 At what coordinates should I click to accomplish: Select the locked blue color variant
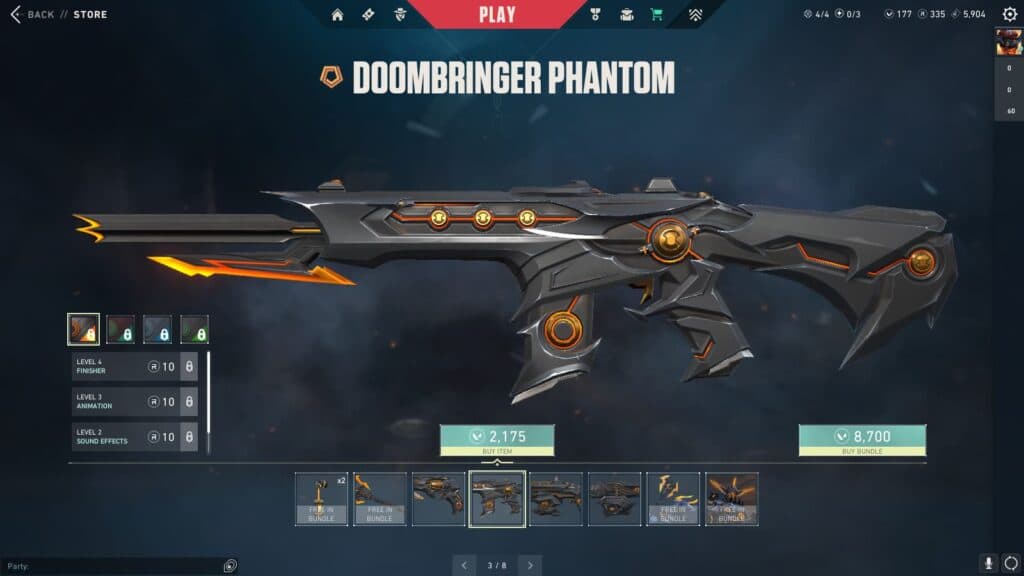click(x=157, y=329)
